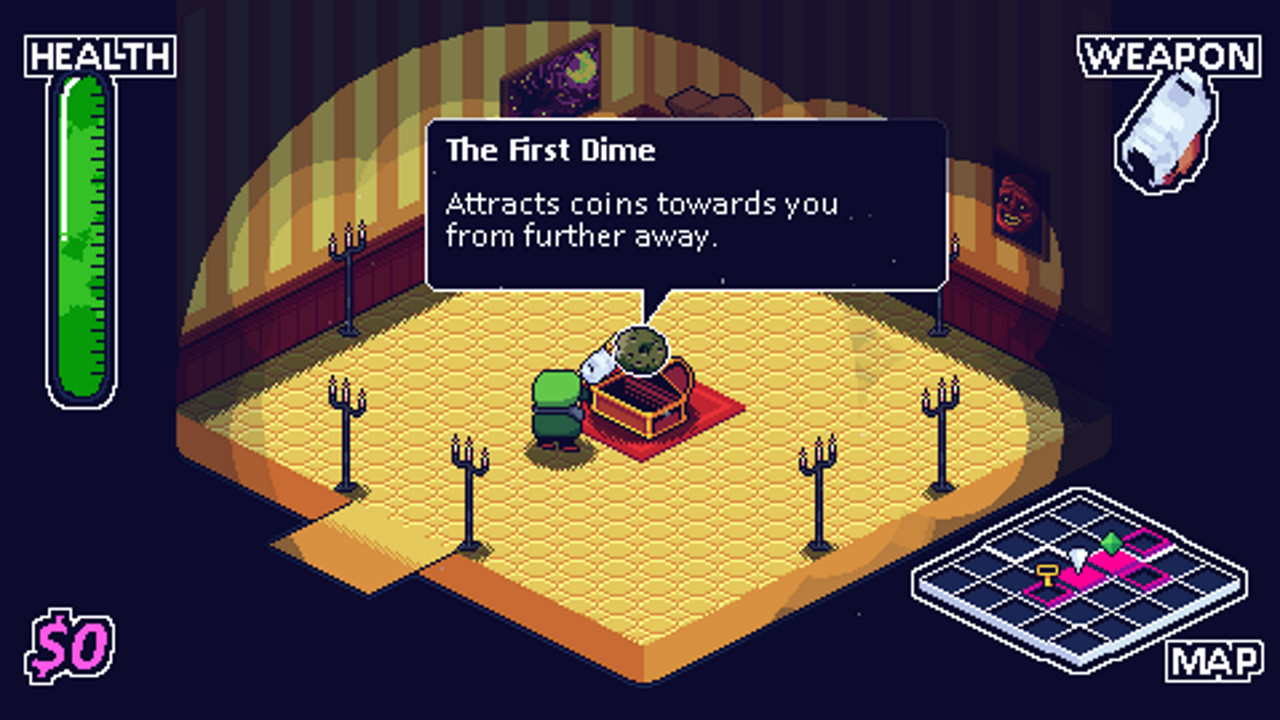The image size is (1280, 720).
Task: Select the white player arrow on the minimap
Action: click(x=1078, y=558)
